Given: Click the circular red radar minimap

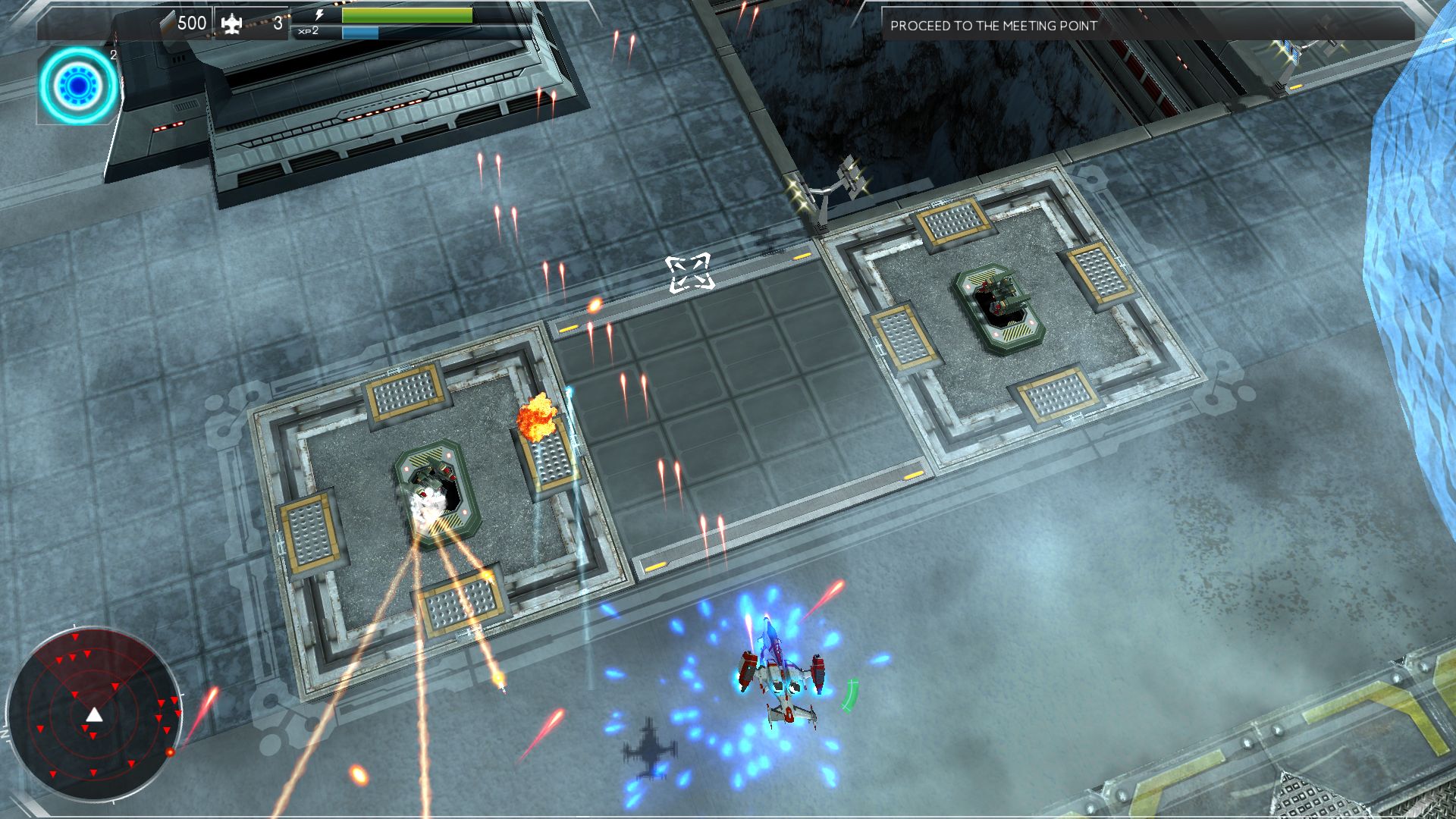Looking at the screenshot, I should click(94, 714).
